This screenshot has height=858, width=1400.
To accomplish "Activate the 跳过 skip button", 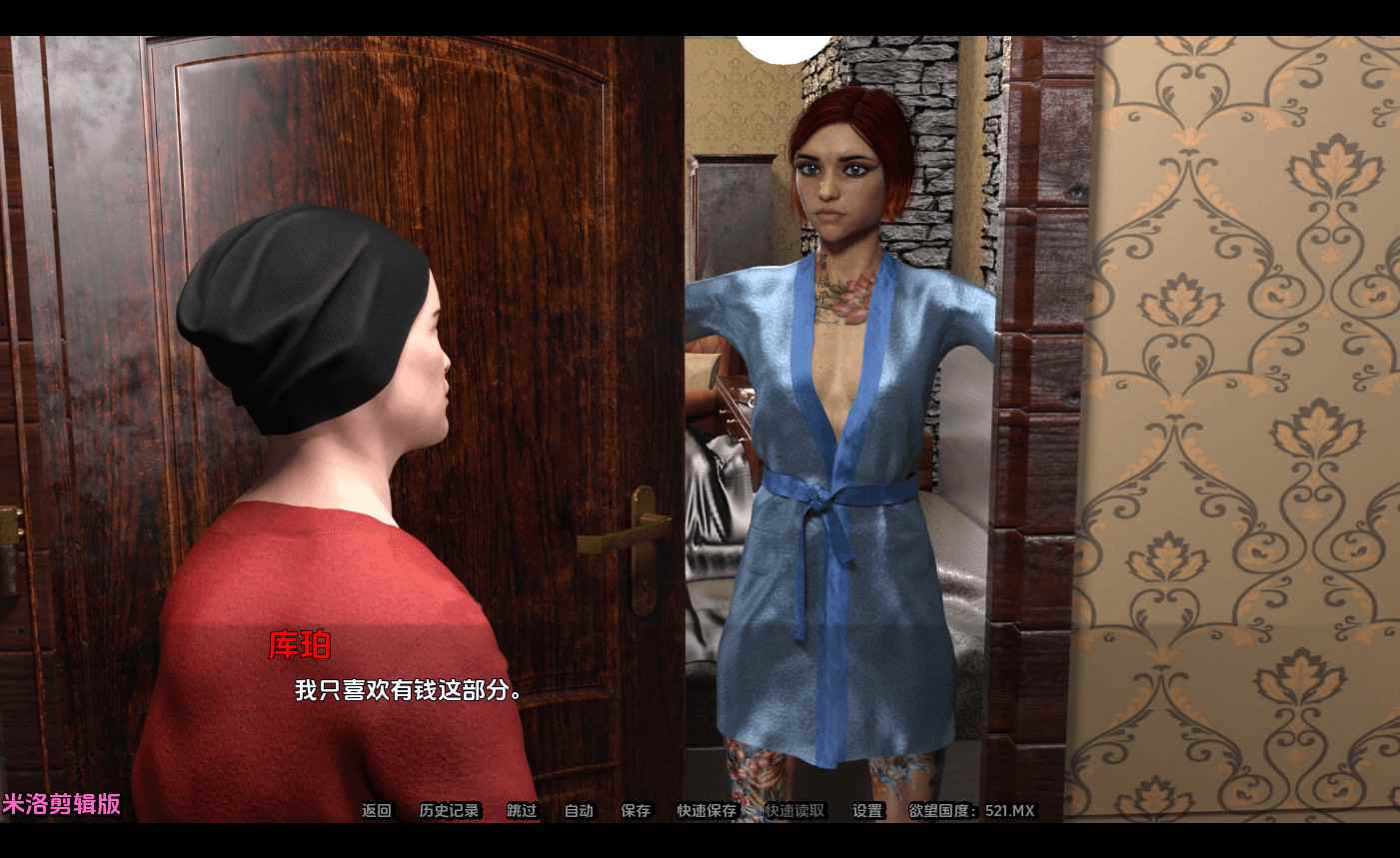I will pos(522,811).
